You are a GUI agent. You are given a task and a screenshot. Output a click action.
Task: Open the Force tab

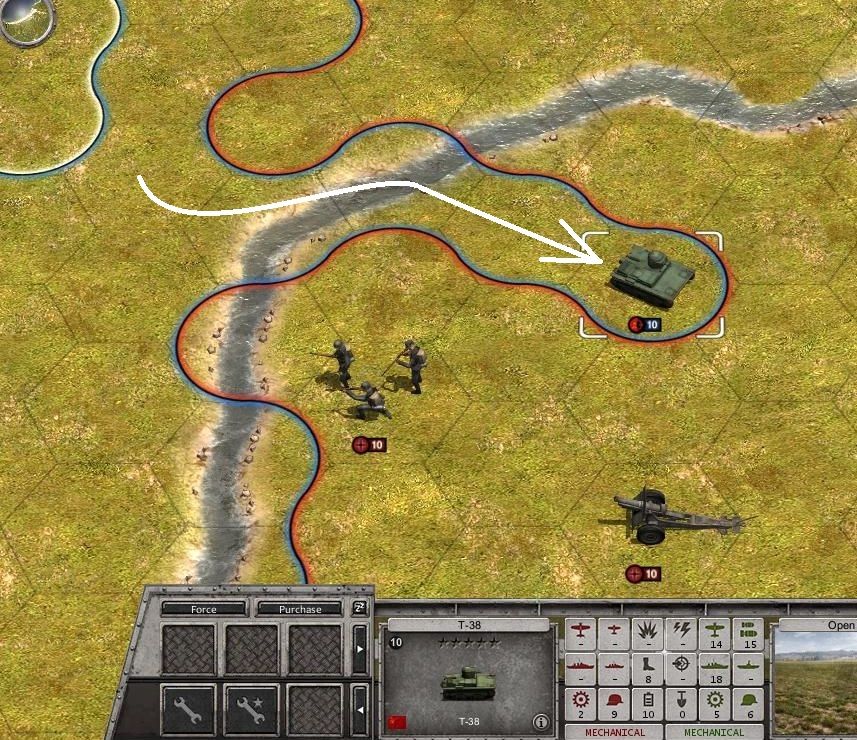203,609
